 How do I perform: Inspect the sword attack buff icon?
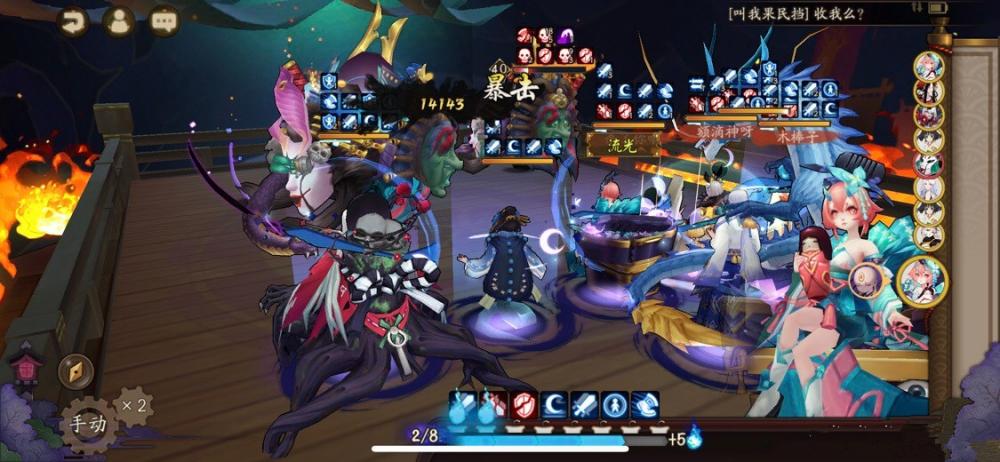(585, 405)
